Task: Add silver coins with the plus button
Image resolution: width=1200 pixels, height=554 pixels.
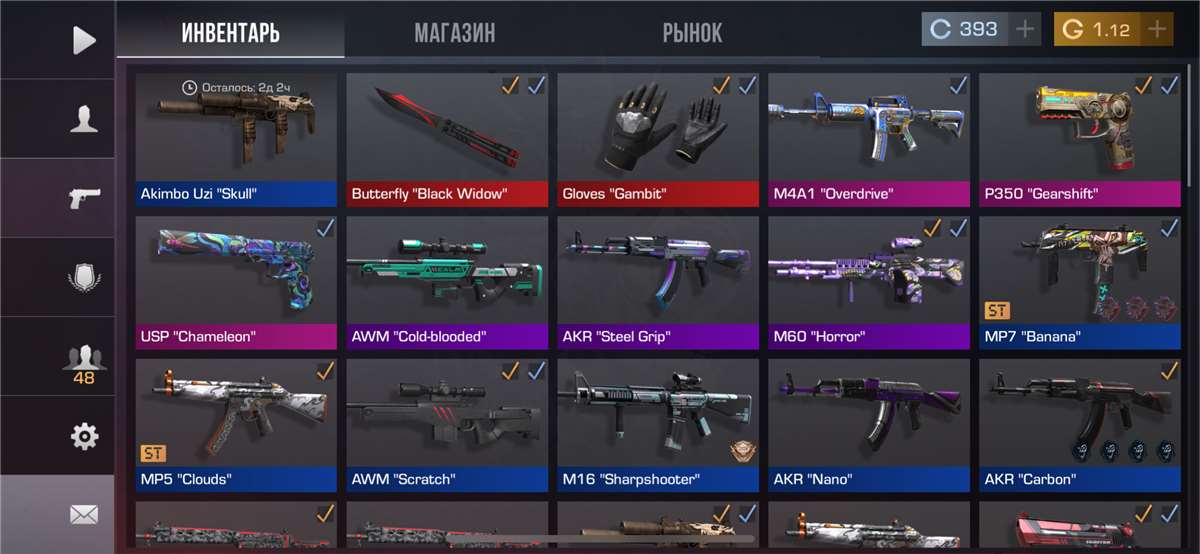Action: click(1025, 29)
